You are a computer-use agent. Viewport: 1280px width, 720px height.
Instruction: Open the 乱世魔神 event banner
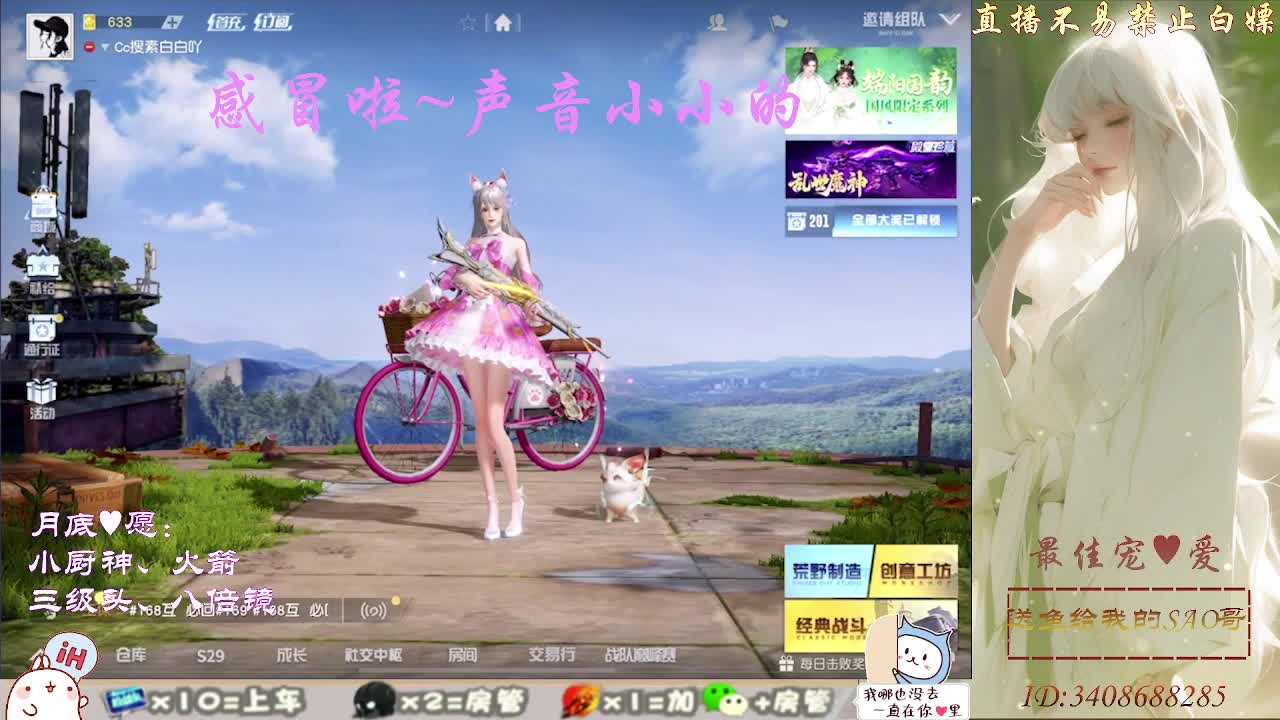870,170
